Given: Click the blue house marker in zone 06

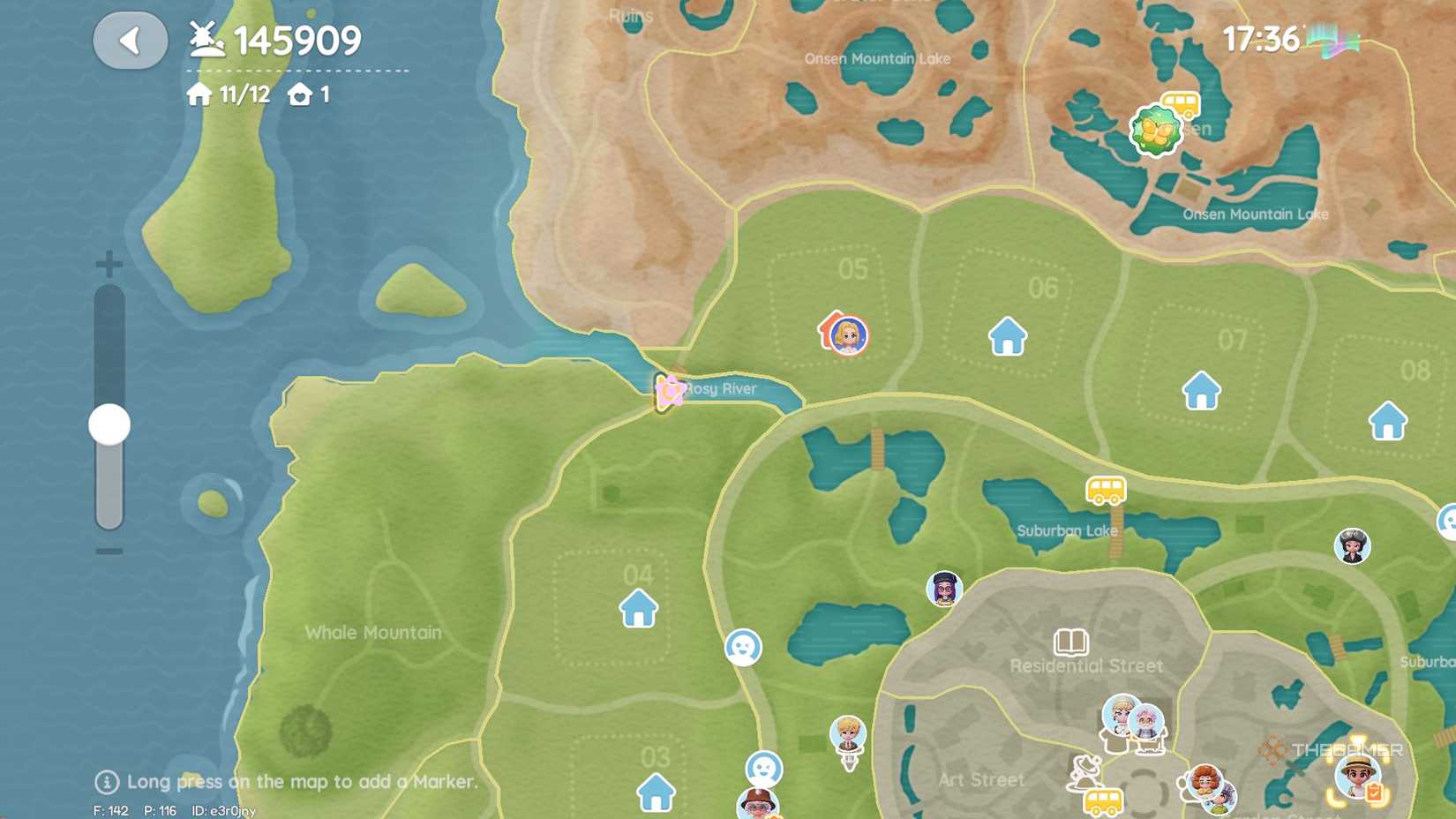Looking at the screenshot, I should 1006,336.
